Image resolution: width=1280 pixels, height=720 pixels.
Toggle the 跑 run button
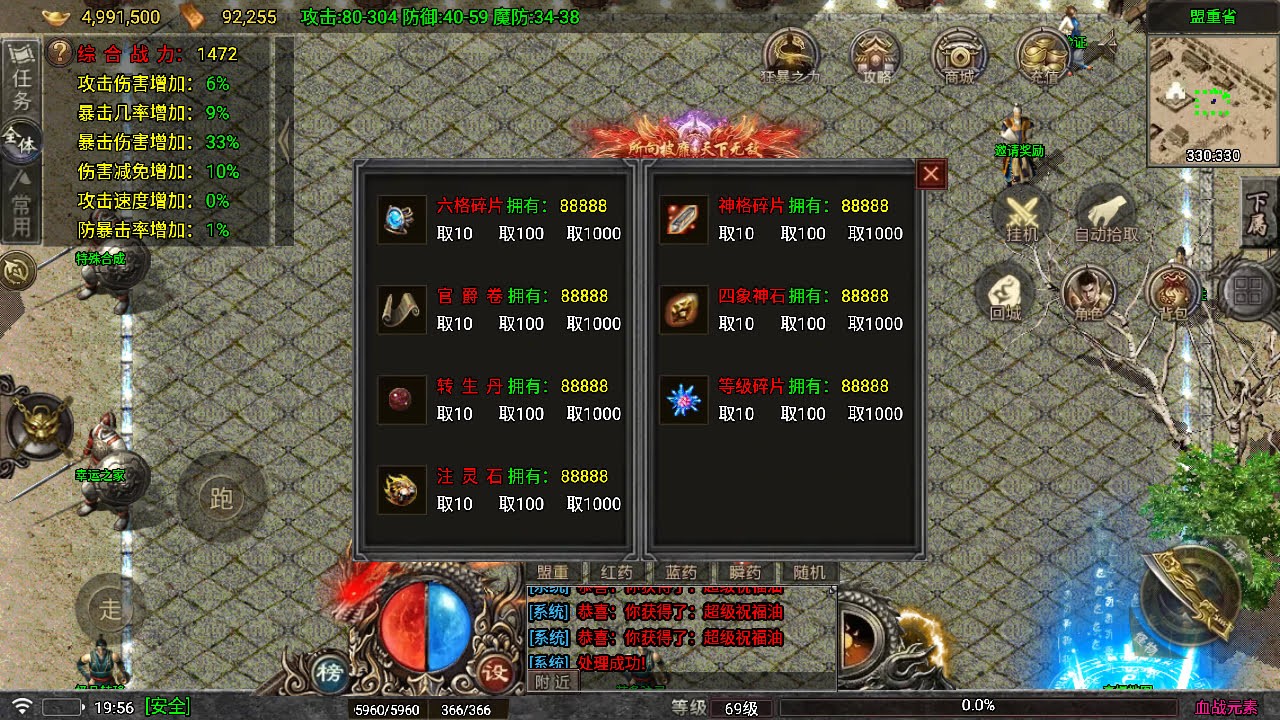221,497
